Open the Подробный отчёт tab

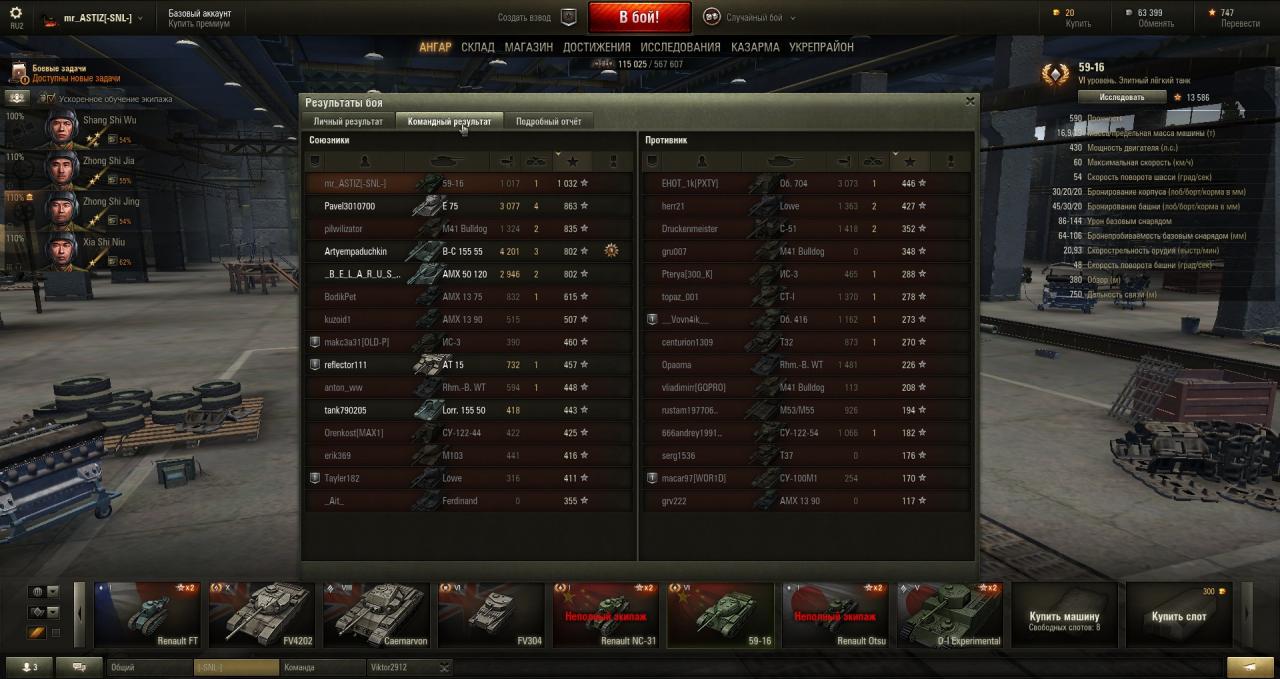[x=548, y=121]
